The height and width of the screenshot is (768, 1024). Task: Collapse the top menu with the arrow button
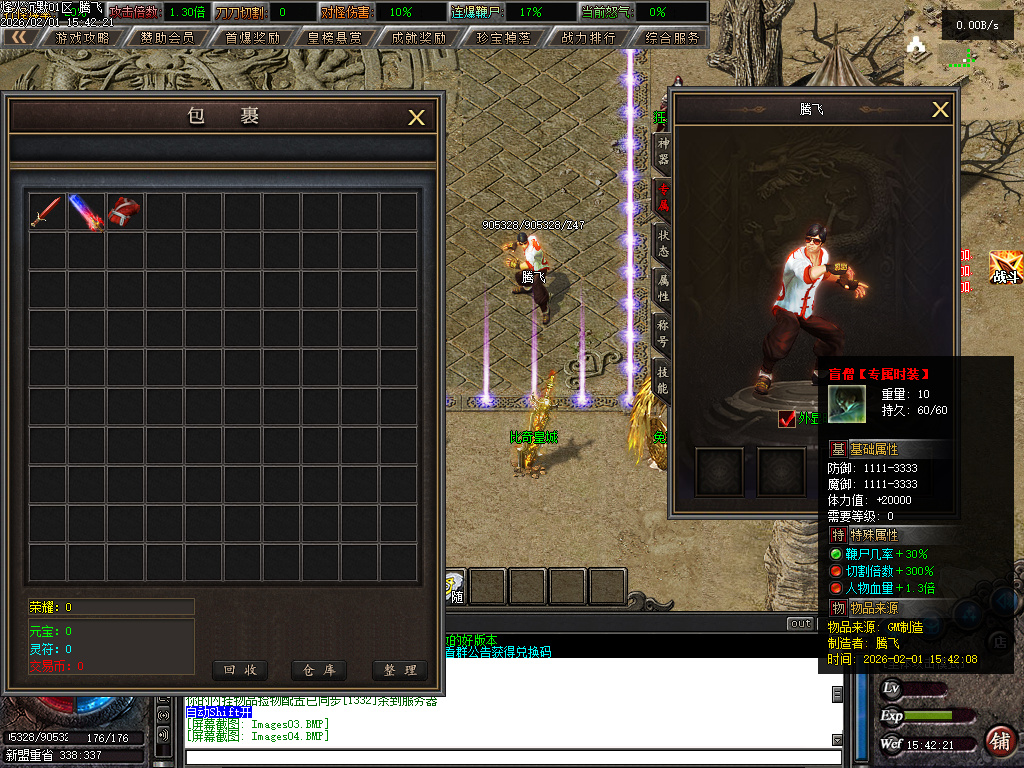click(20, 37)
